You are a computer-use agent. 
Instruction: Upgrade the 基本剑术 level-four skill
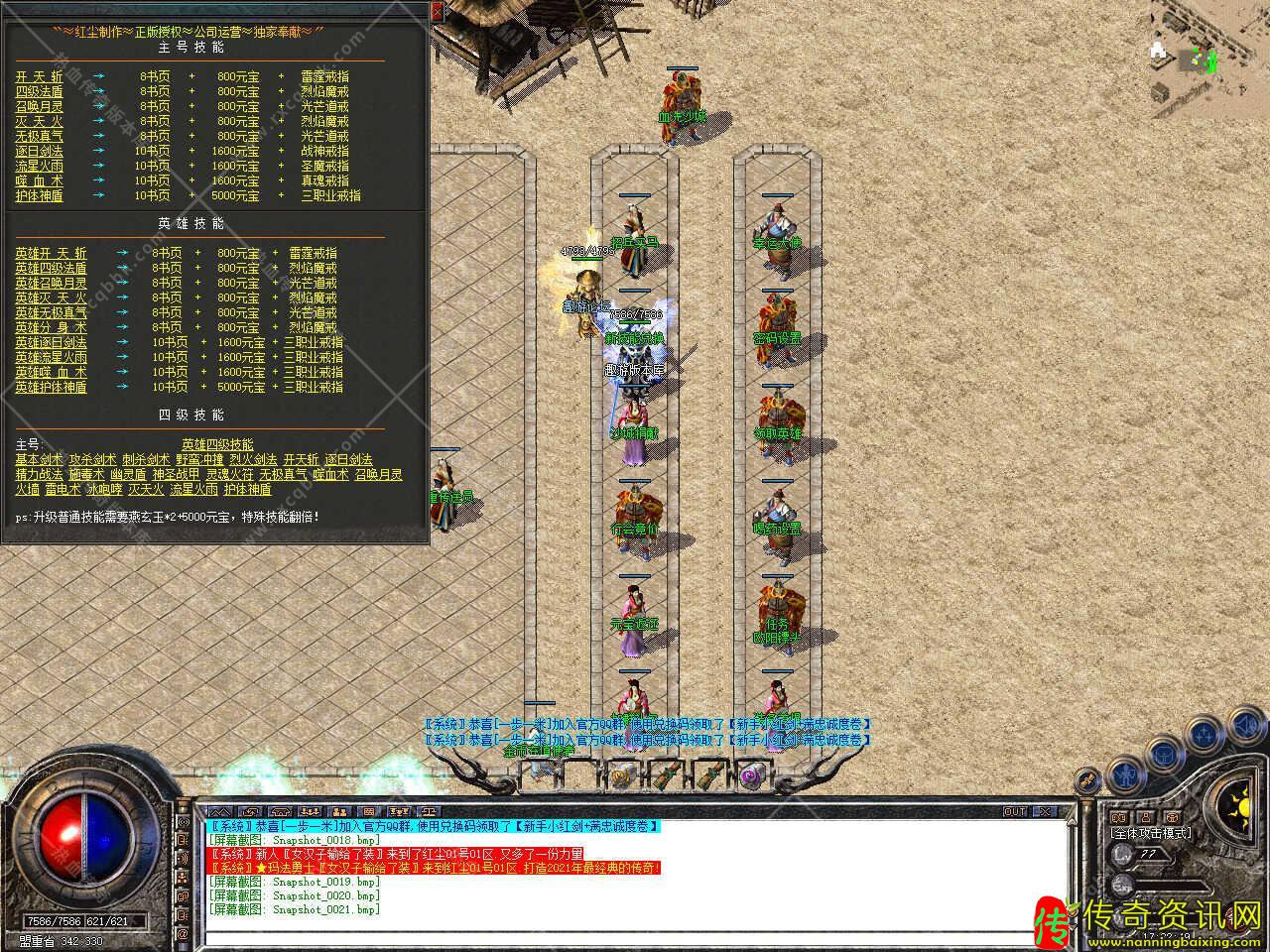pyautogui.click(x=39, y=459)
